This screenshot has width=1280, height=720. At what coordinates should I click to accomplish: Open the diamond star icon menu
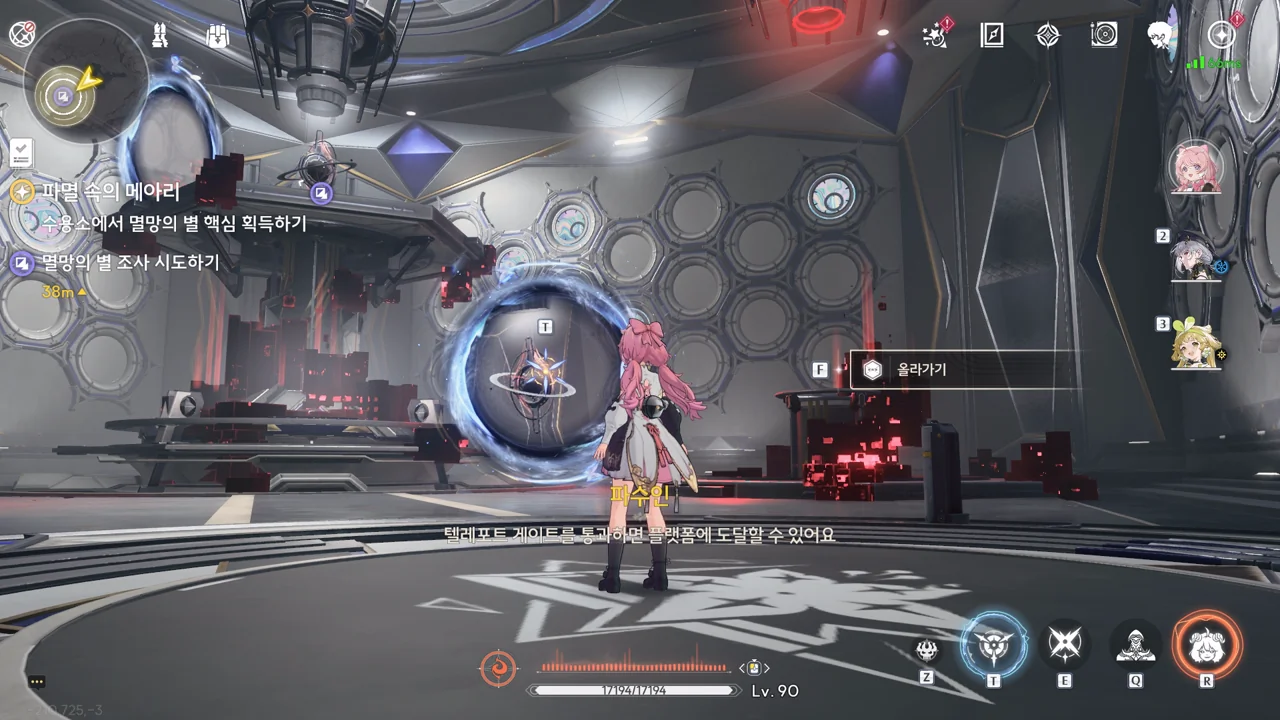tap(1047, 36)
